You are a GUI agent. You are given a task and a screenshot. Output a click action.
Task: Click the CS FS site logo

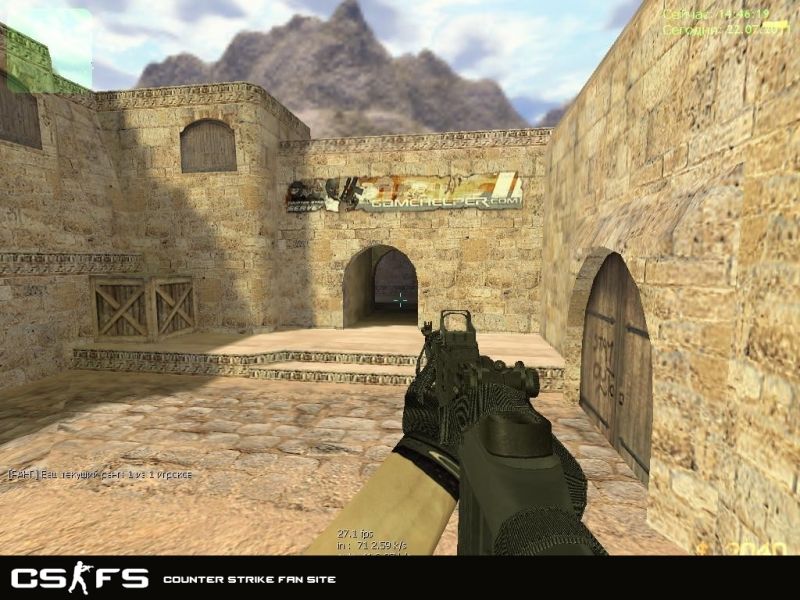click(x=79, y=578)
